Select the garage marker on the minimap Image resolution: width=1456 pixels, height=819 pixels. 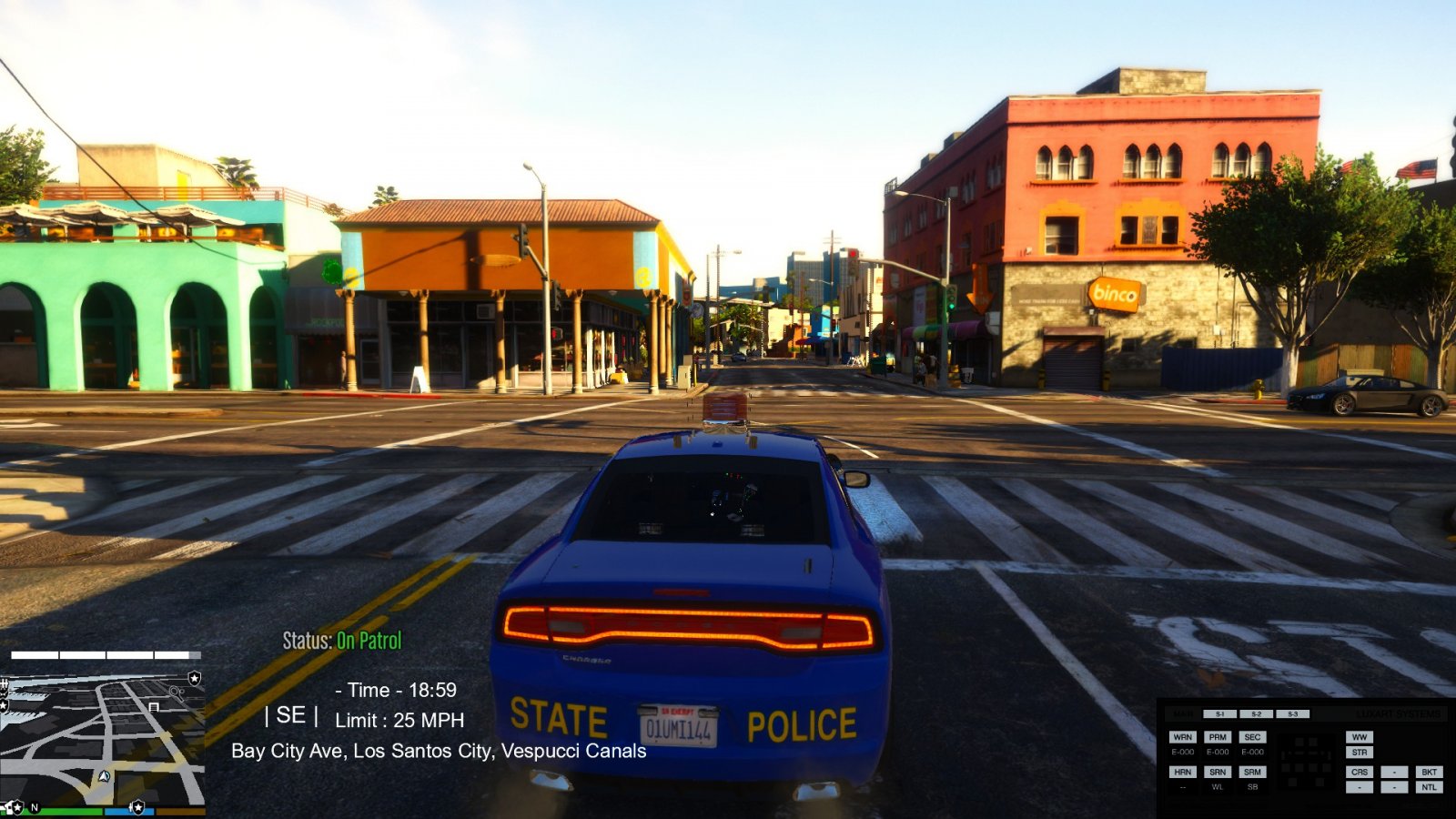tap(154, 706)
